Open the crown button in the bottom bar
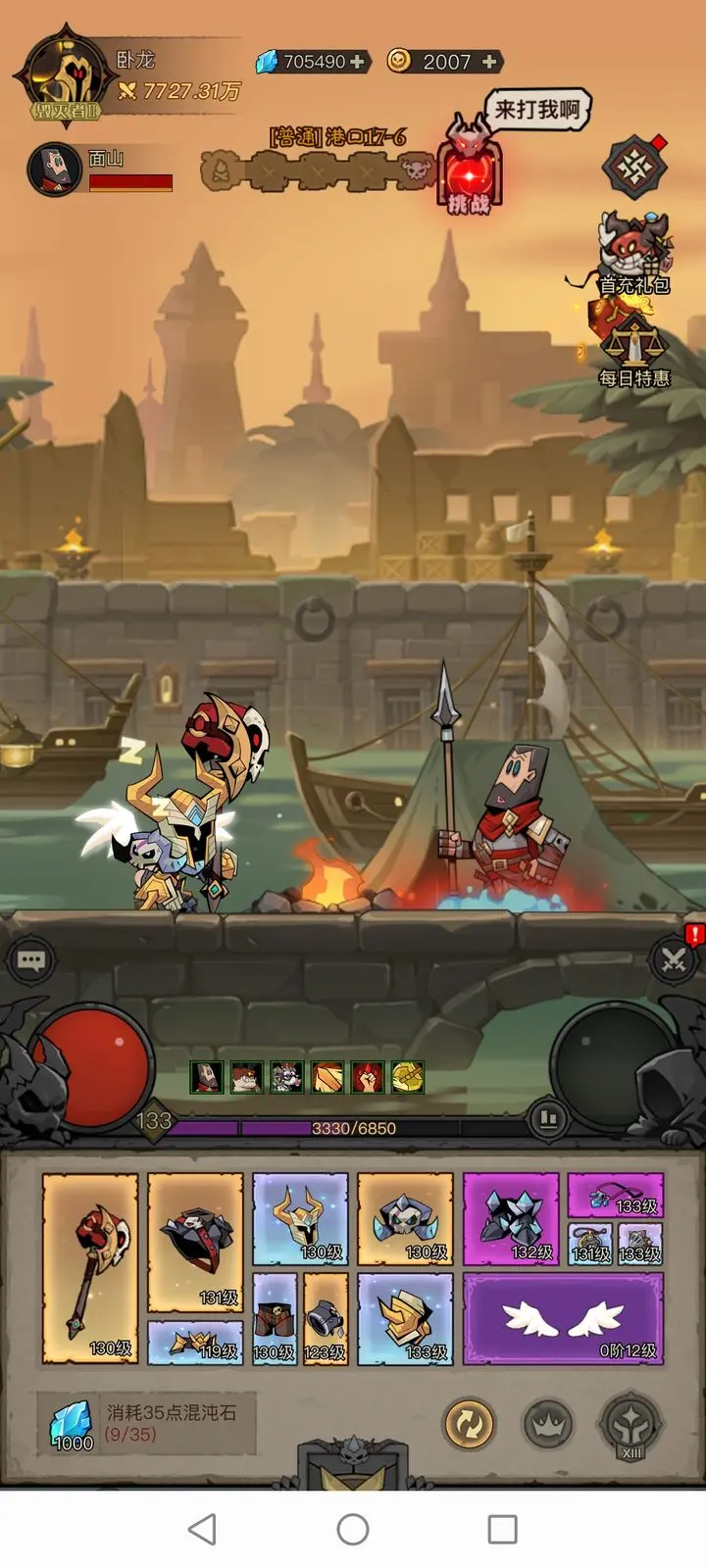706x1568 pixels. [548, 1424]
